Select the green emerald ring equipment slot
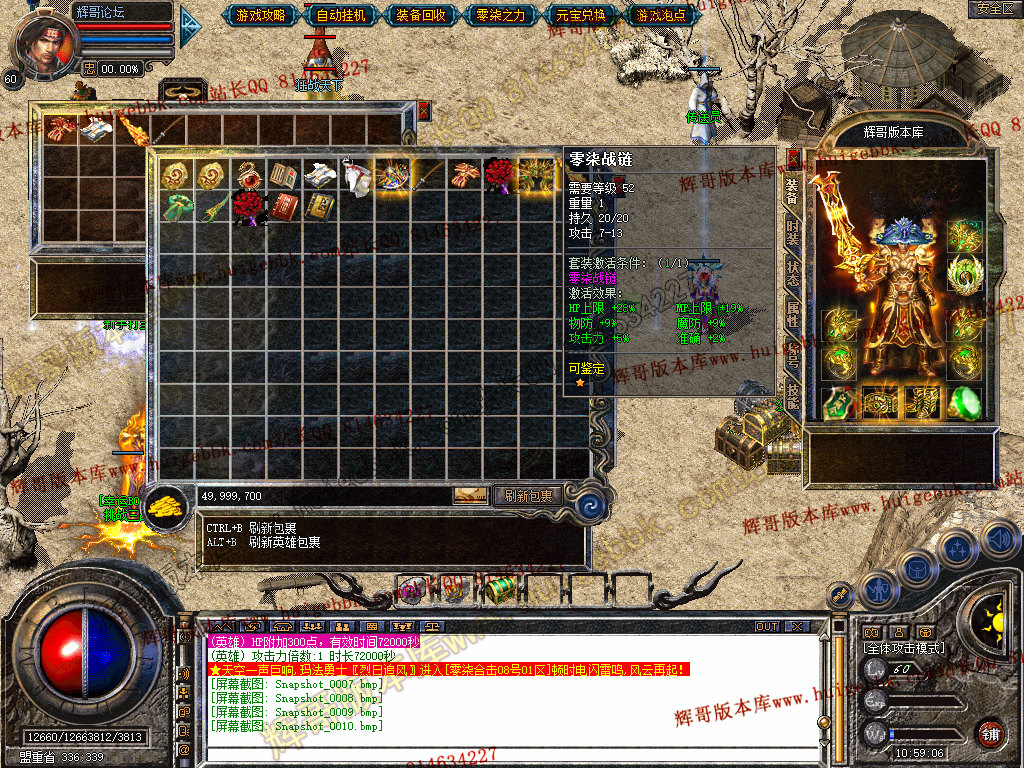 964,402
